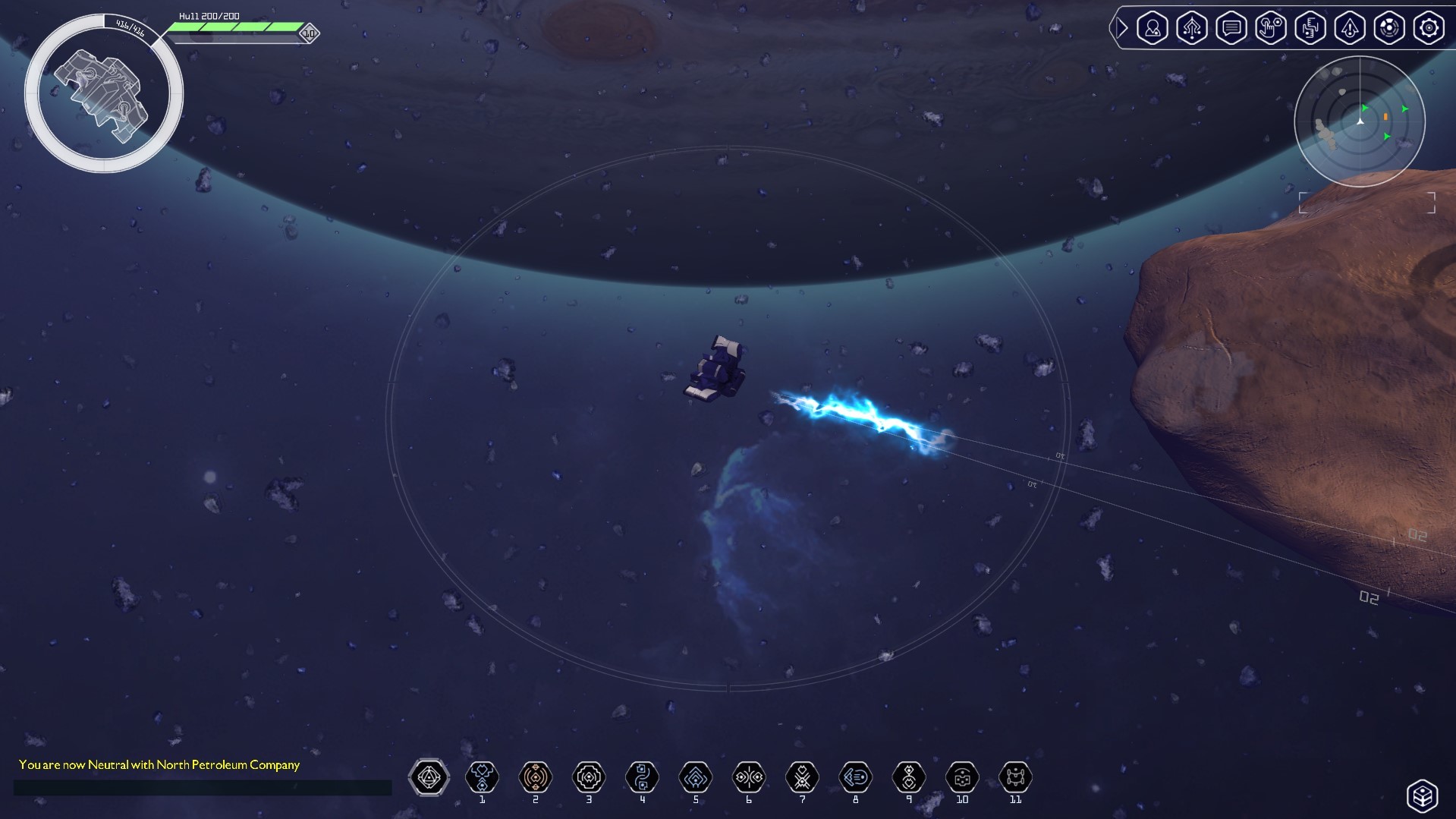
Task: Open the character profile panel
Action: click(1152, 28)
